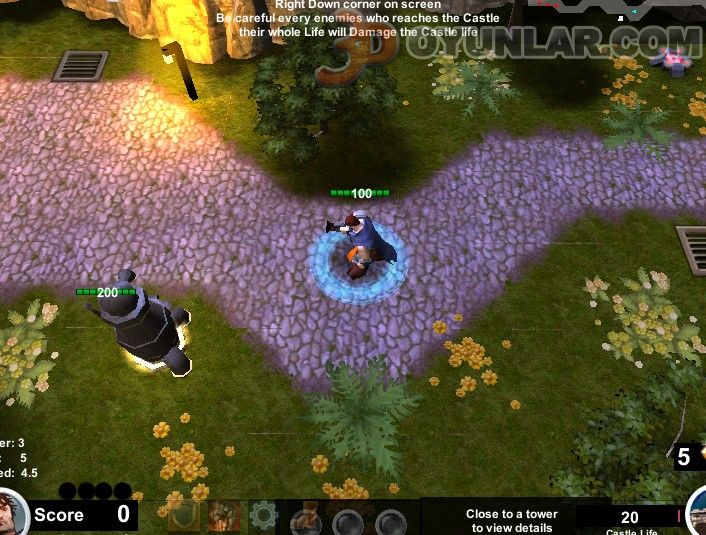Open the gear settings icon
The image size is (706, 535).
(263, 516)
